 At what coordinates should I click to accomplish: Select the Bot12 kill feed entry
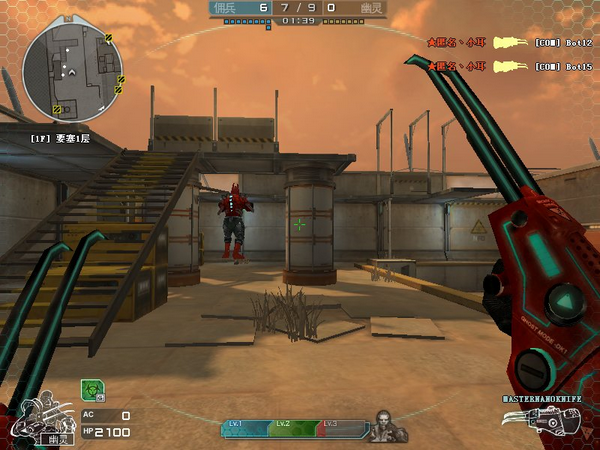(x=510, y=43)
